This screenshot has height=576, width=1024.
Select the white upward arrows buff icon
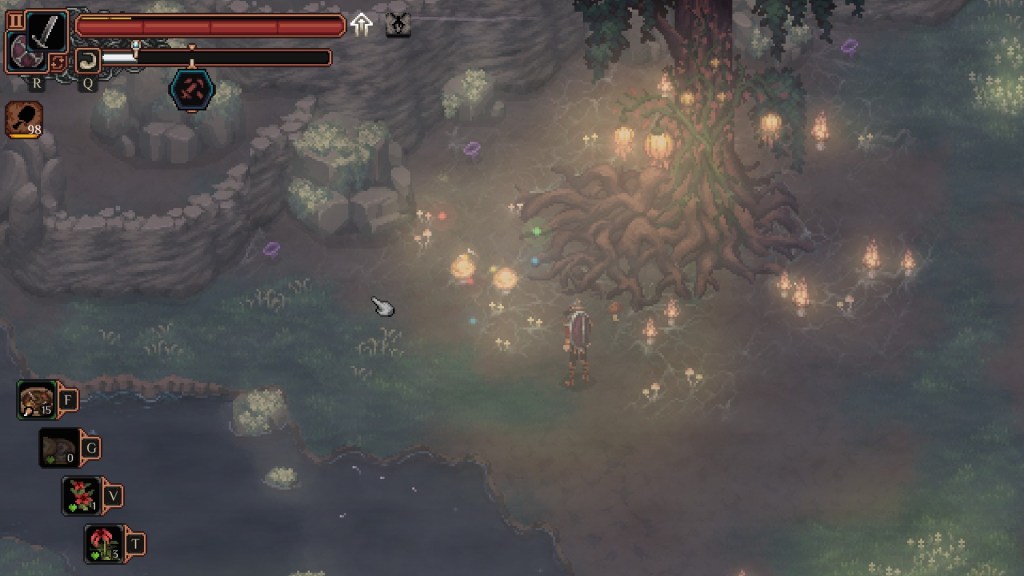click(362, 25)
